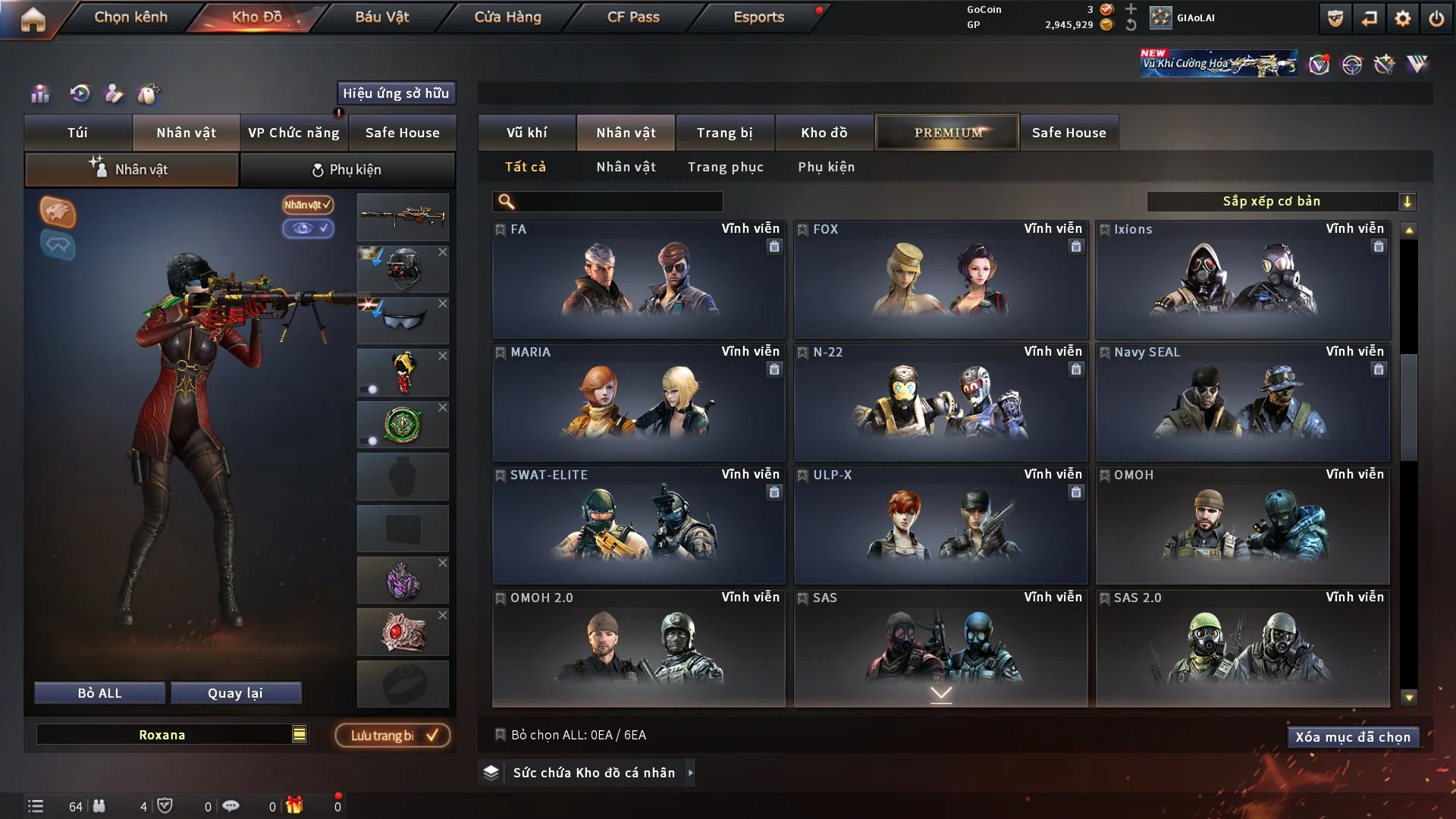Select the Navy SEAL character card
This screenshot has width=1456, height=819.
(x=1242, y=402)
